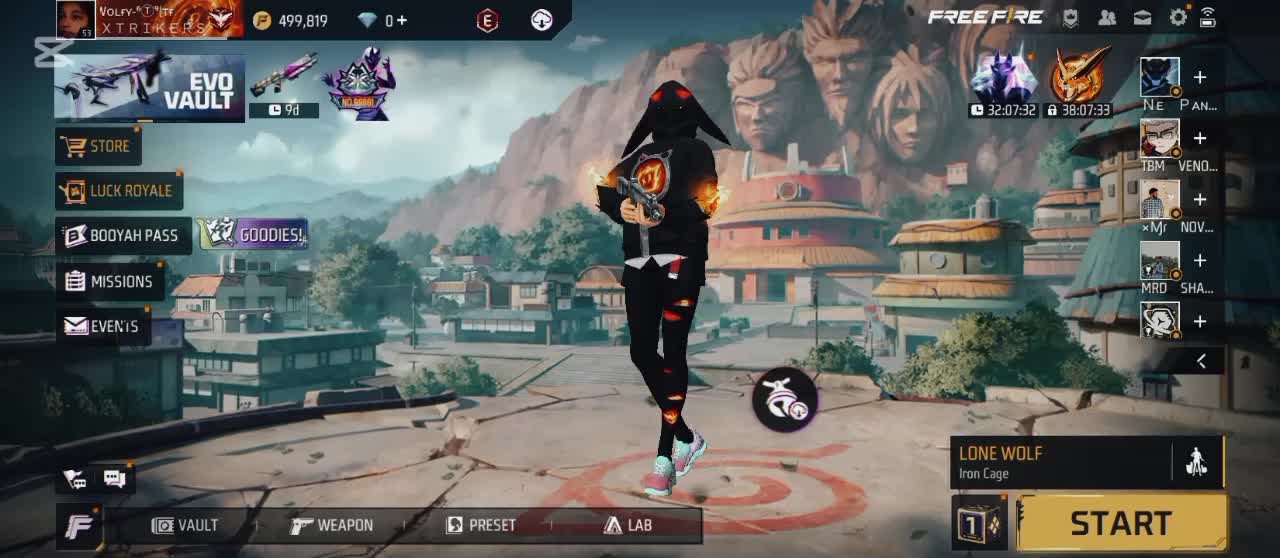Open the Events menu
The width and height of the screenshot is (1280, 558).
[102, 326]
